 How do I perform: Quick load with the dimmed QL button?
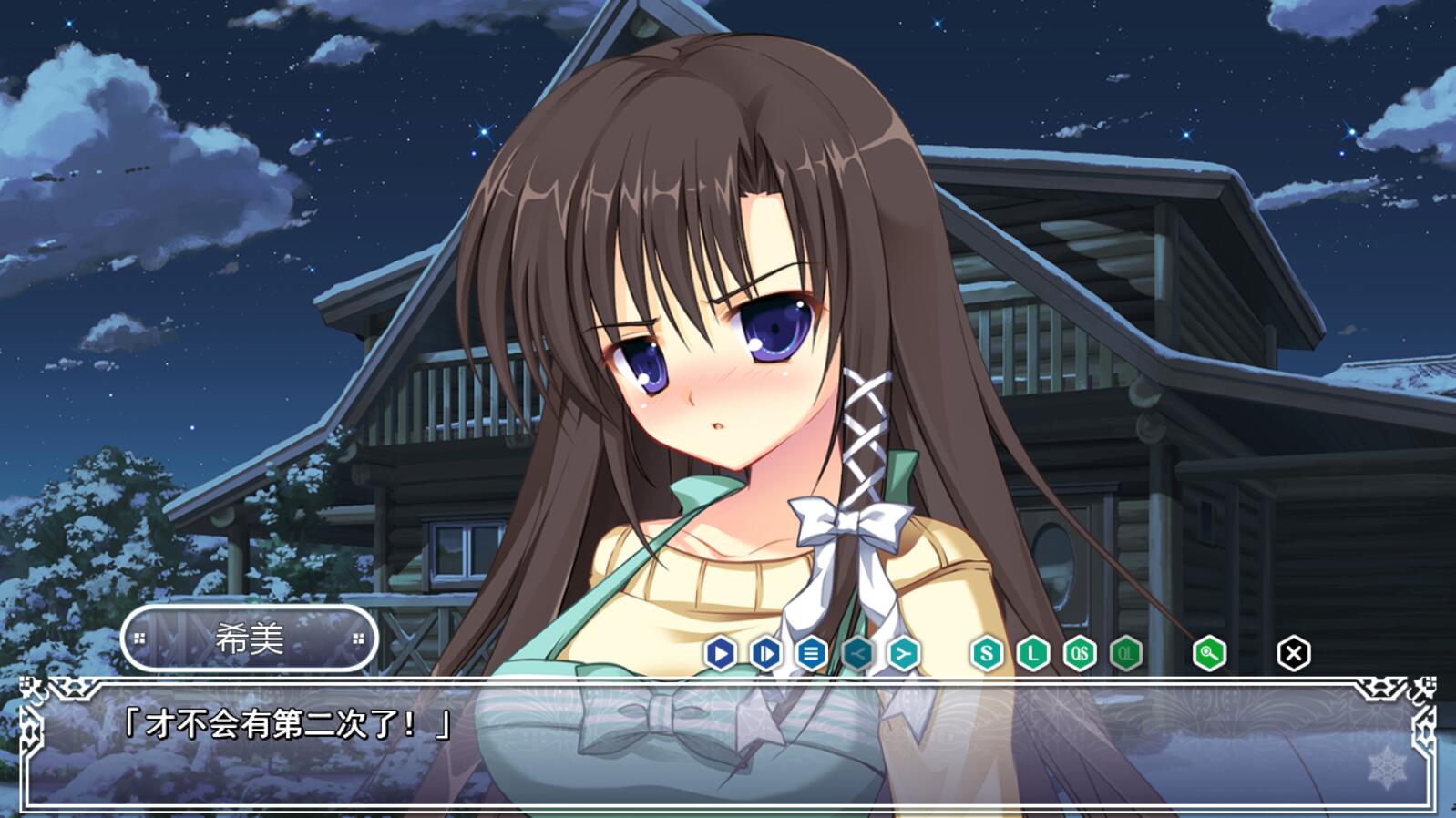1126,653
